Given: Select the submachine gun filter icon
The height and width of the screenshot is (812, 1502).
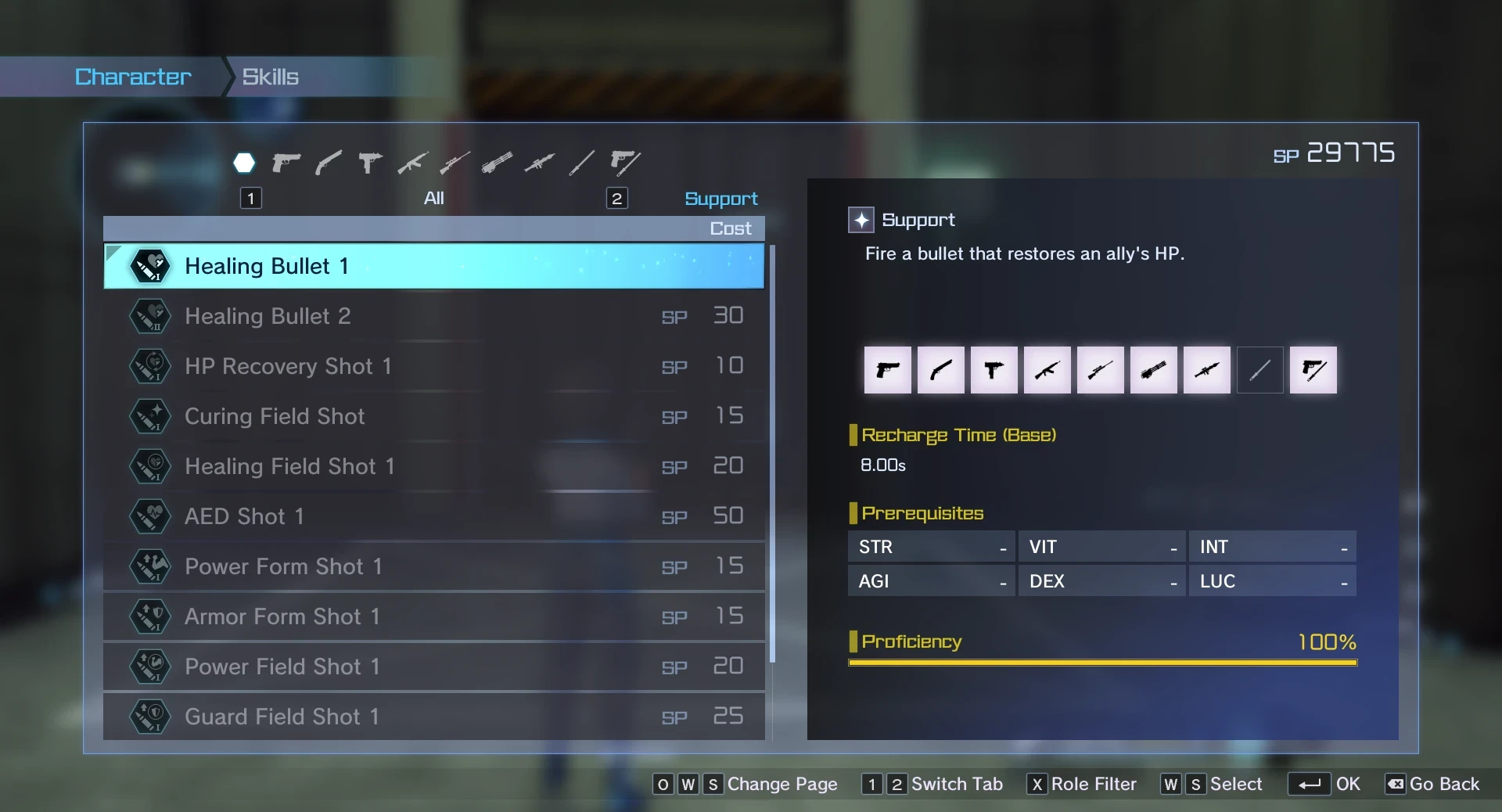Looking at the screenshot, I should point(369,162).
